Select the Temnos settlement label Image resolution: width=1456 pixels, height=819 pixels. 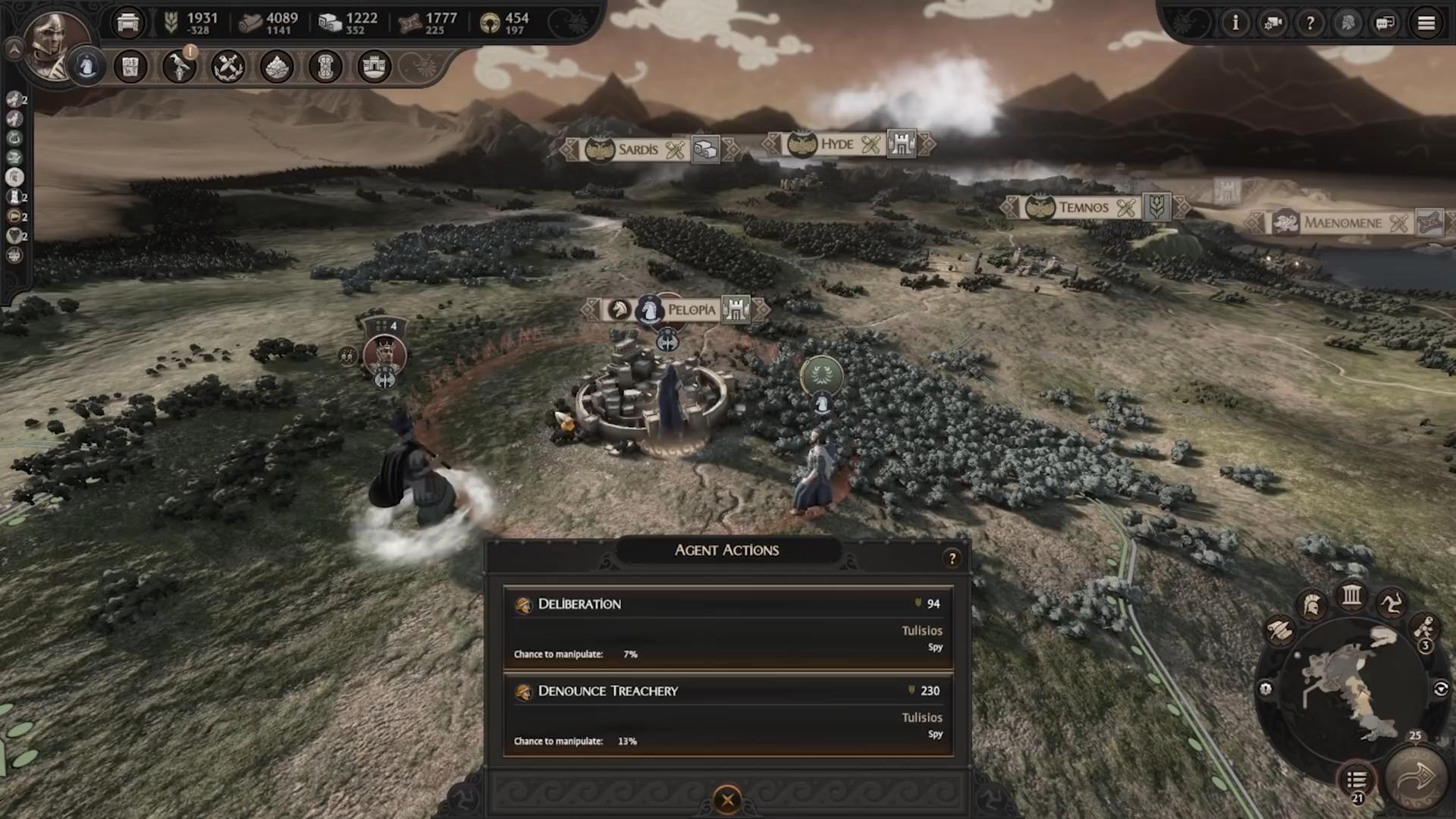[1083, 207]
